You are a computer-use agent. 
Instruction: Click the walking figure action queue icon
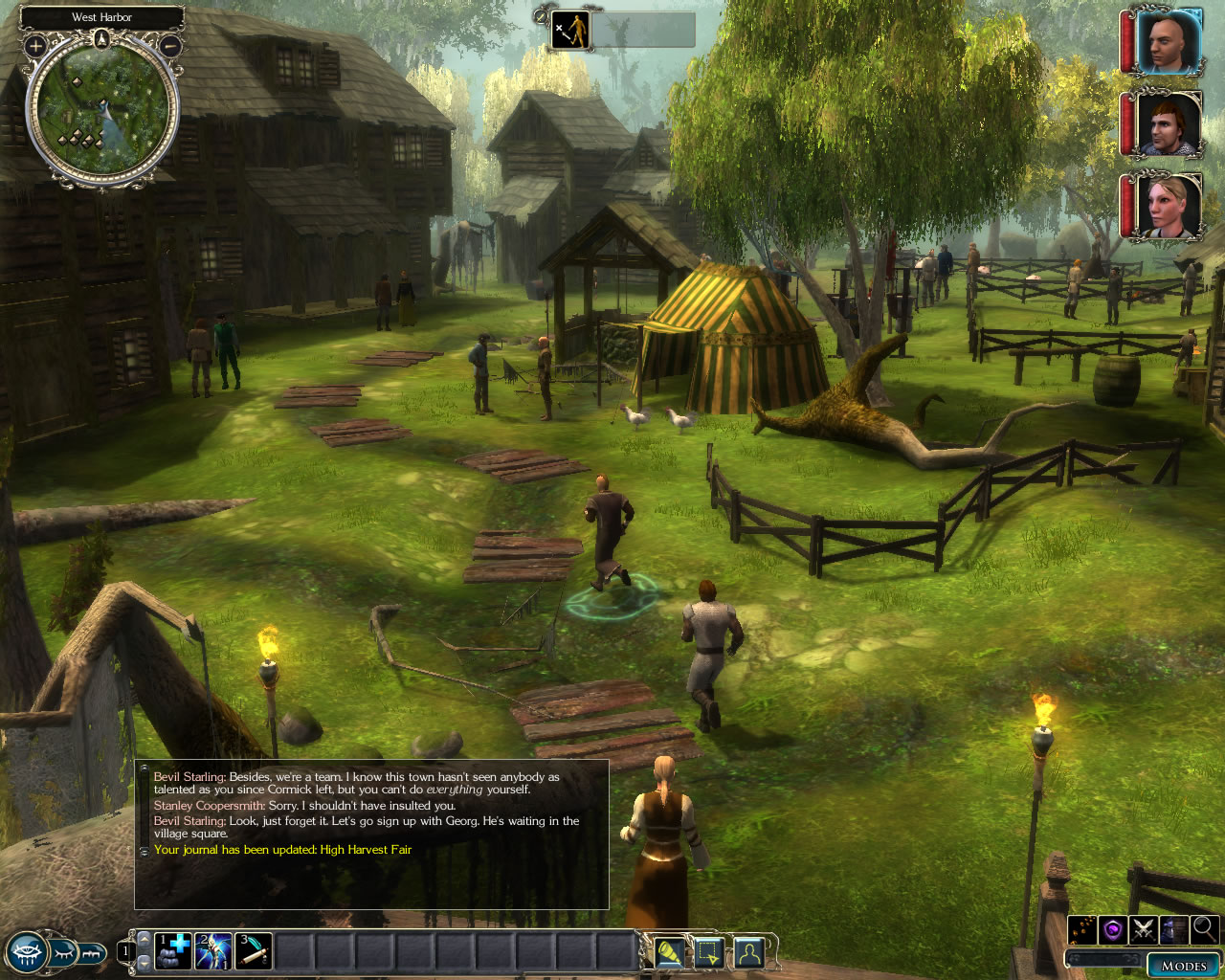(572, 31)
